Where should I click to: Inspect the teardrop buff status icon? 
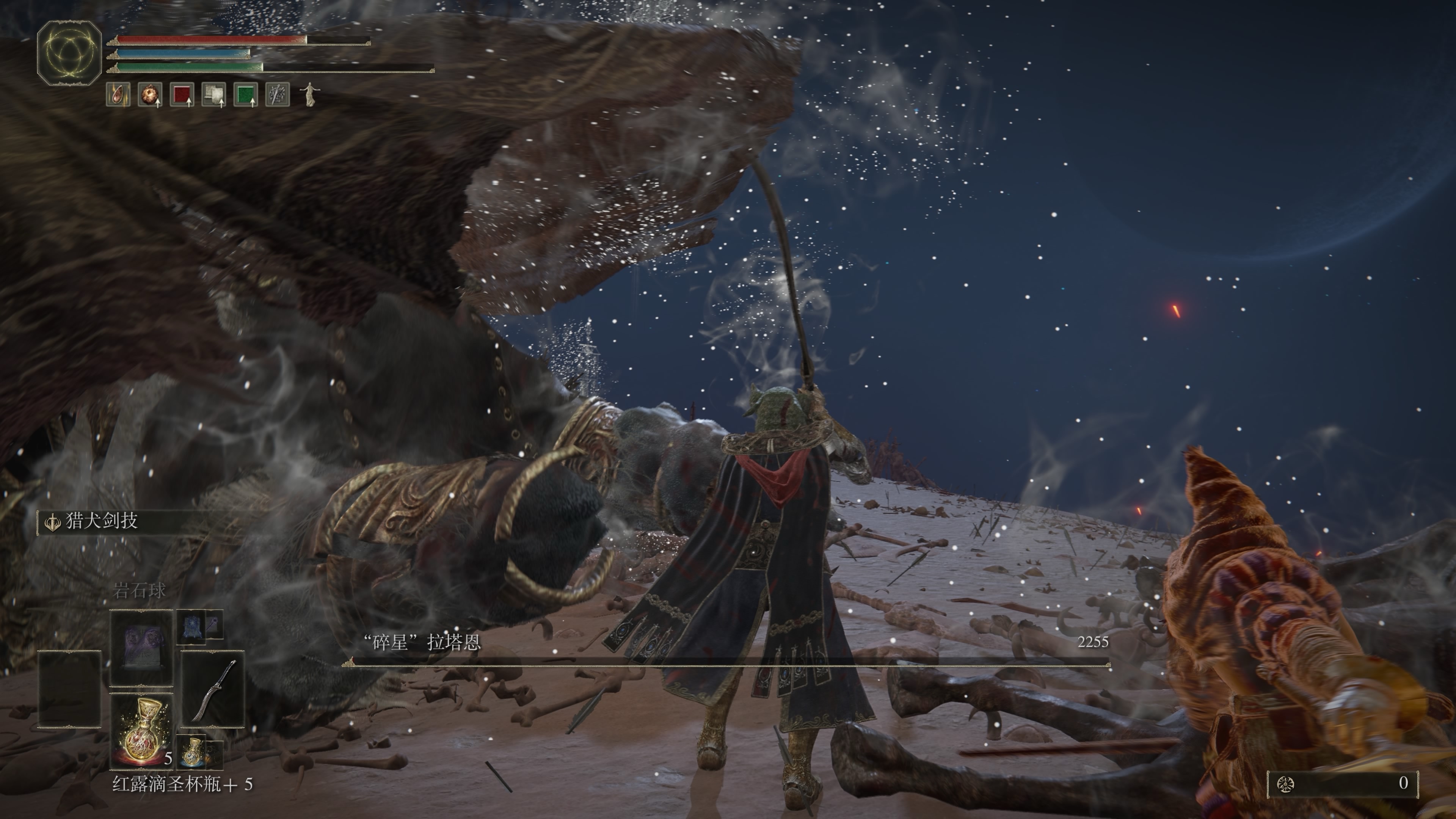pos(118,94)
